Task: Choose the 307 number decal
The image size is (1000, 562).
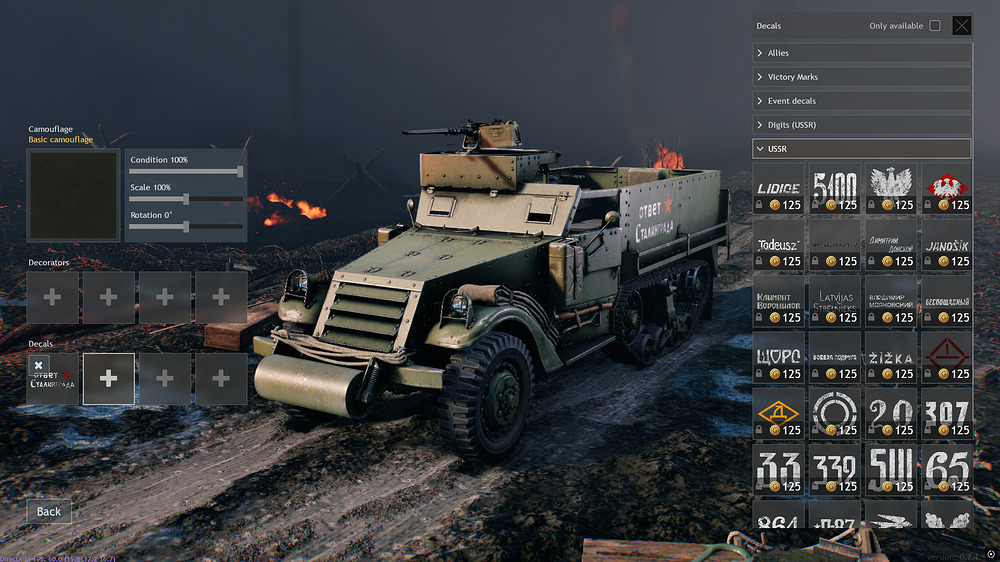Action: click(x=946, y=413)
